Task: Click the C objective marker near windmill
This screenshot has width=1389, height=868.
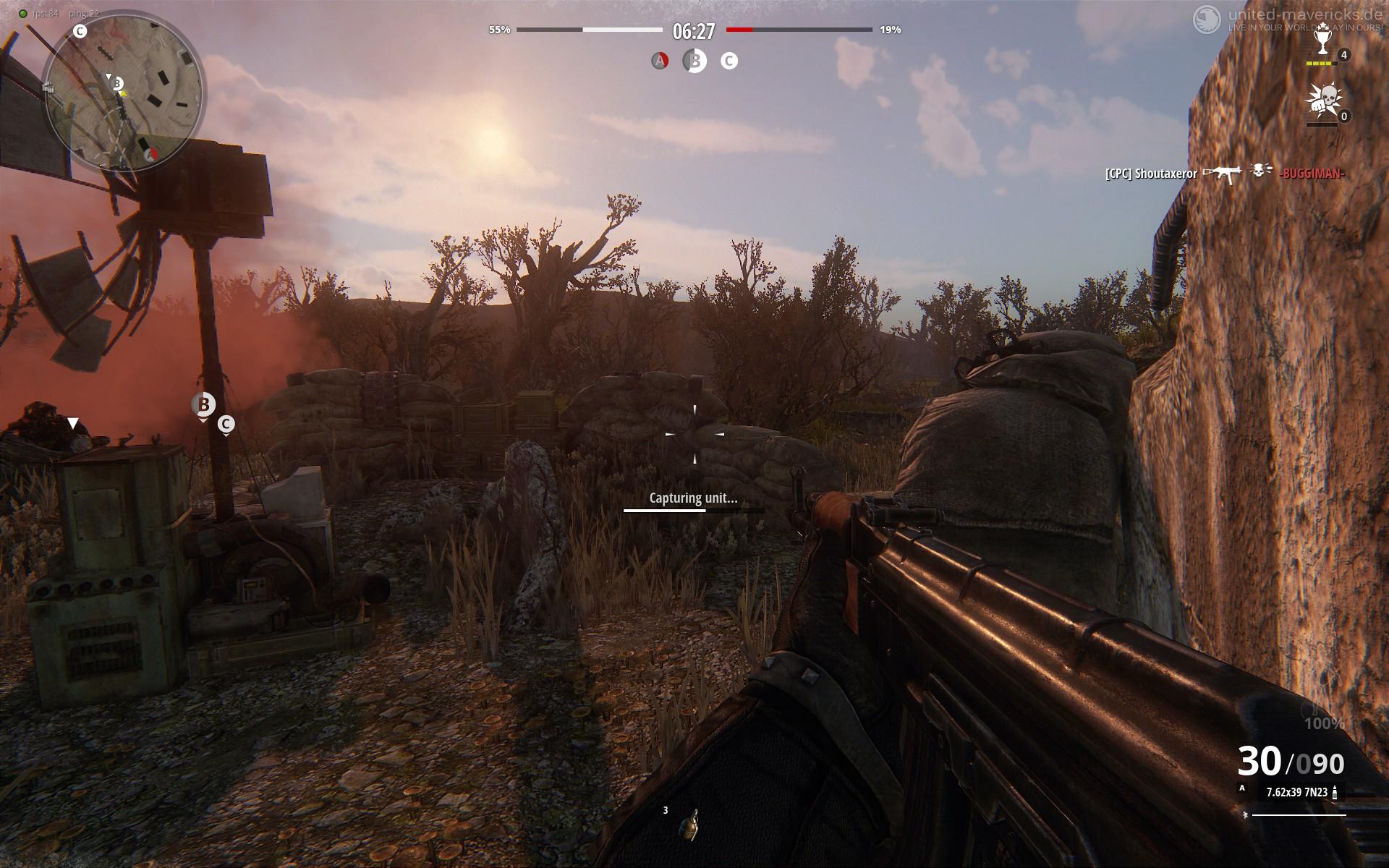Action: coord(226,424)
